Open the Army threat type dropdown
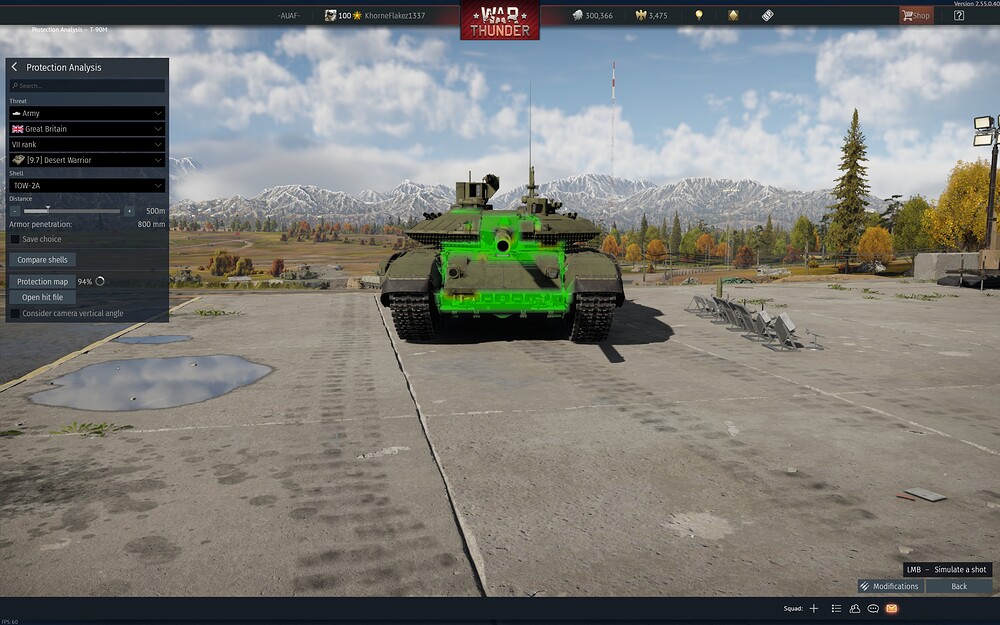The height and width of the screenshot is (625, 1000). click(x=87, y=114)
